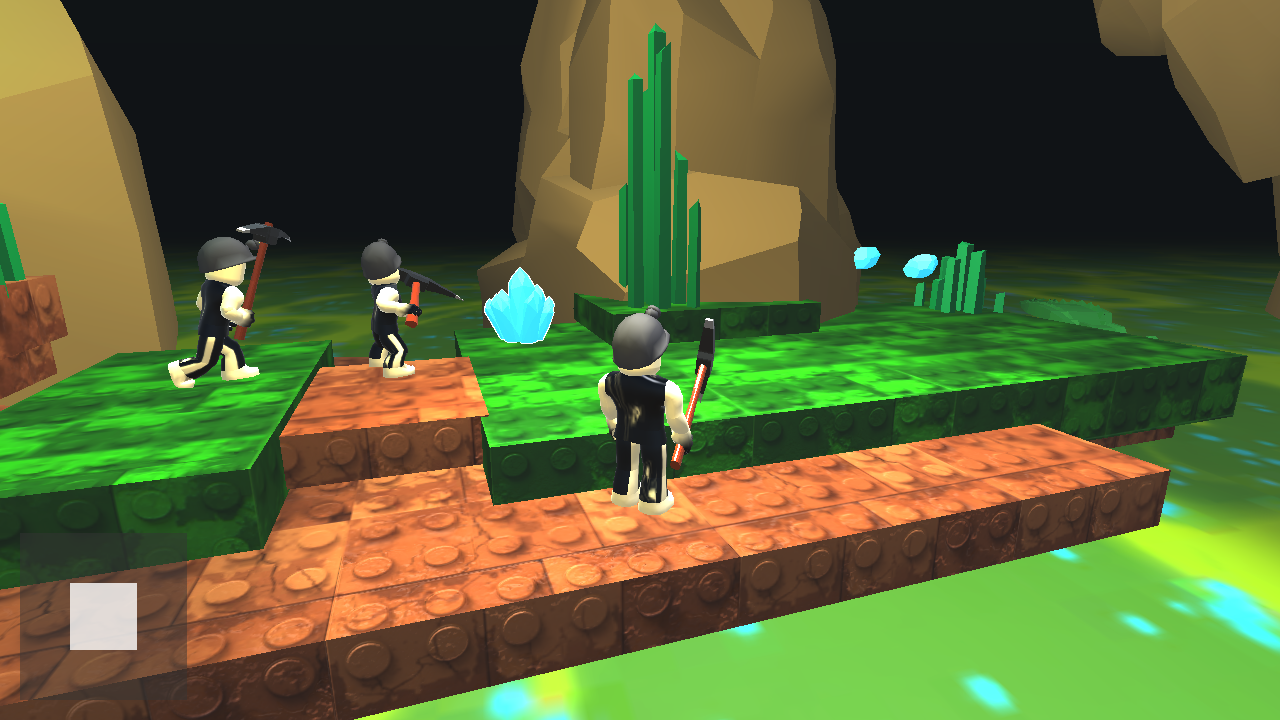The width and height of the screenshot is (1280, 720).
Task: Click the glowing green lava on the right
Action: pos(1180,620)
